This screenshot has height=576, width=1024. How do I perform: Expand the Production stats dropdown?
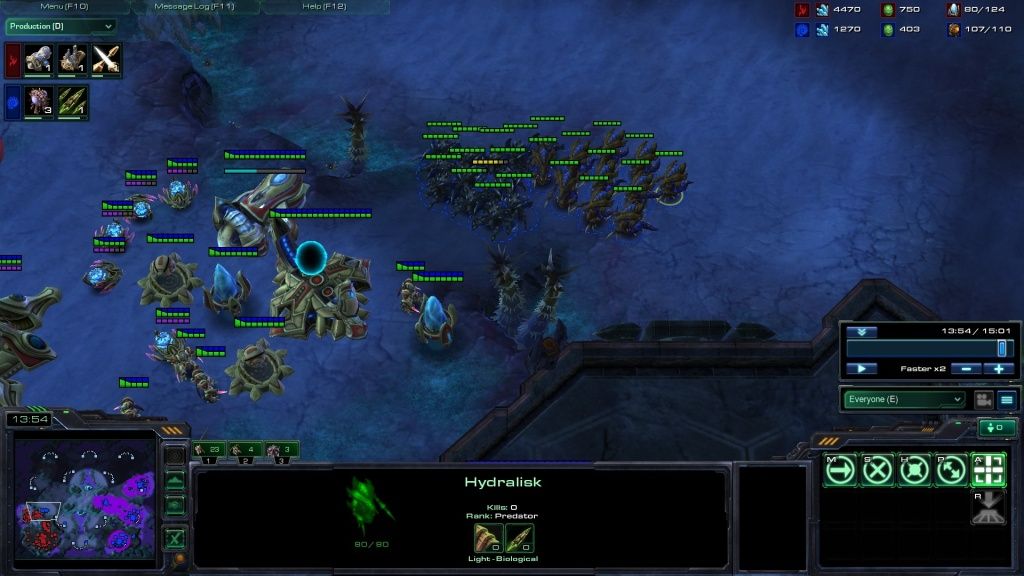[x=60, y=26]
